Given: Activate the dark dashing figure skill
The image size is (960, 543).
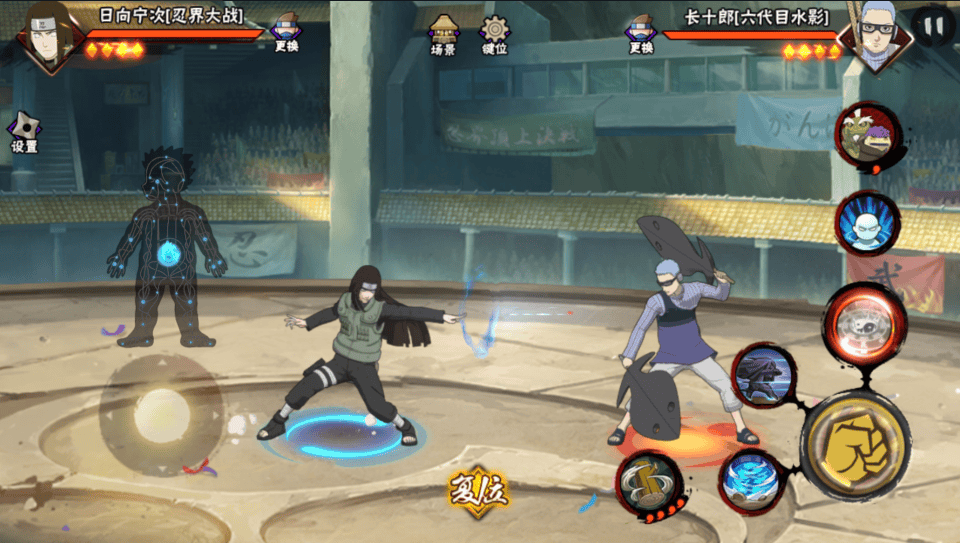Looking at the screenshot, I should point(765,377).
